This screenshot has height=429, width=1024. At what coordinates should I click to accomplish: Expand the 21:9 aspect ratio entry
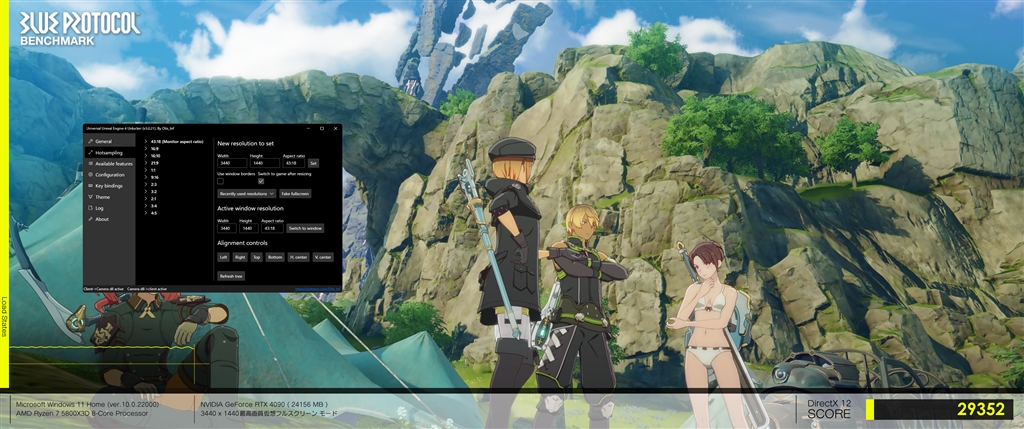(x=154, y=162)
